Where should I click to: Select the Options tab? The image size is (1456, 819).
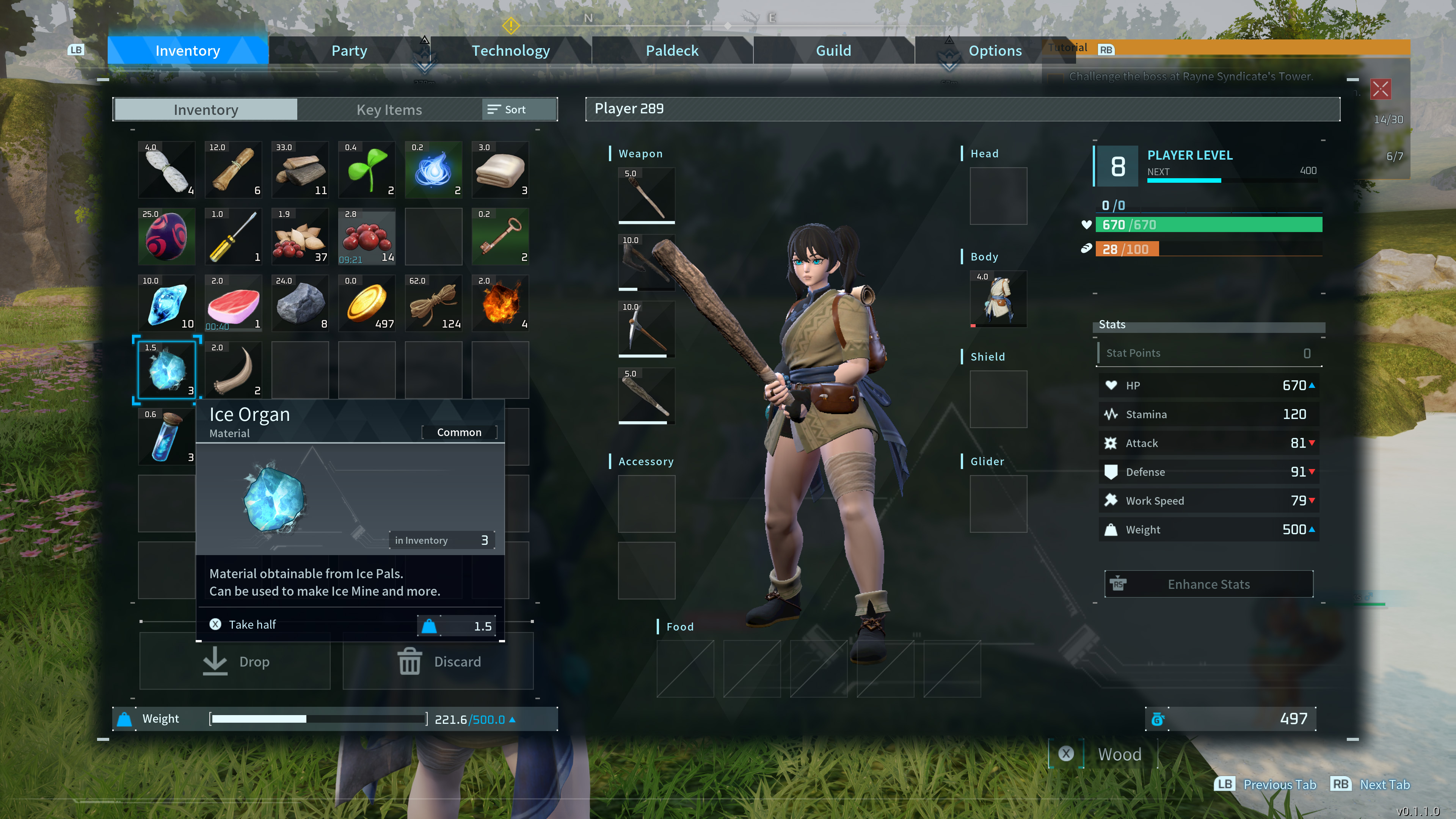995,51
